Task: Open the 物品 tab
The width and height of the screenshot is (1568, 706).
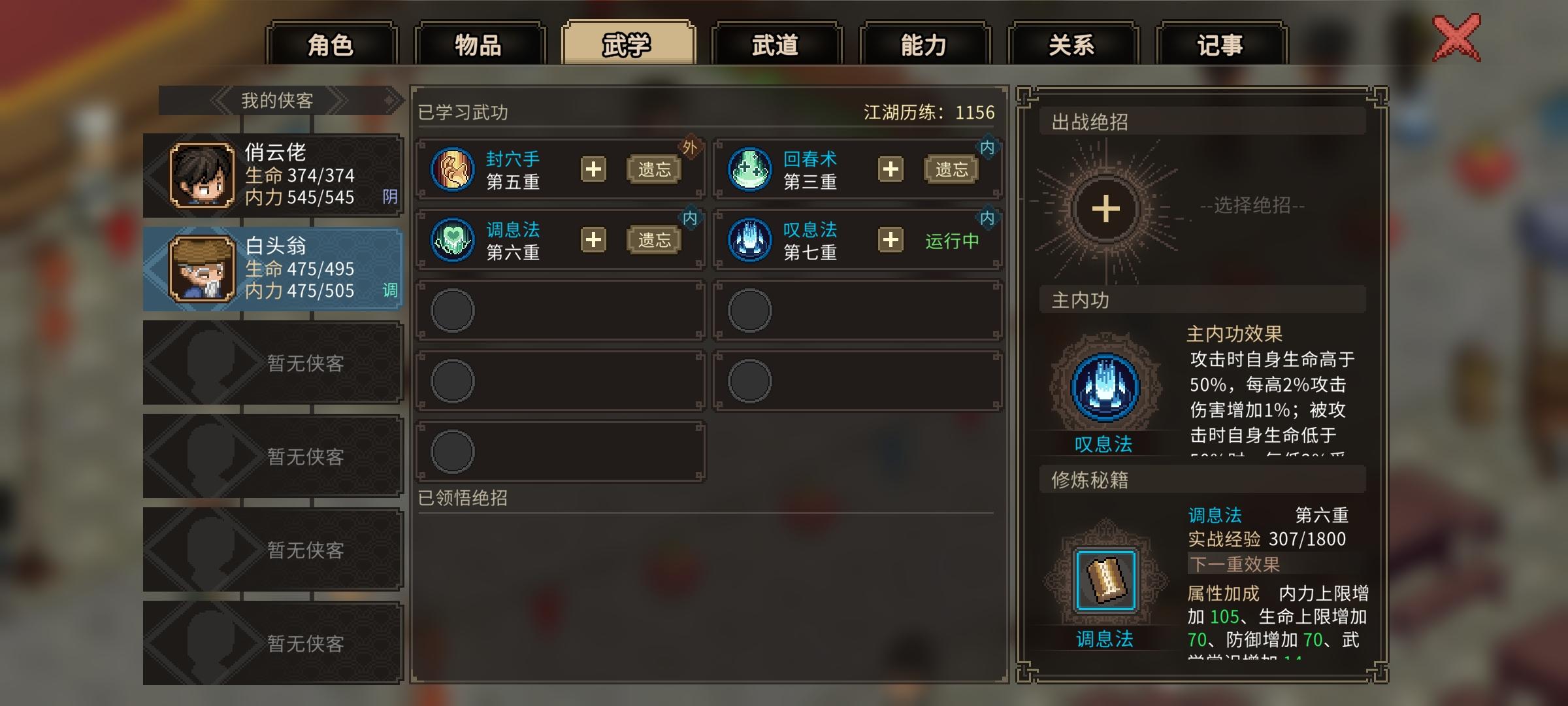Action: pos(479,44)
